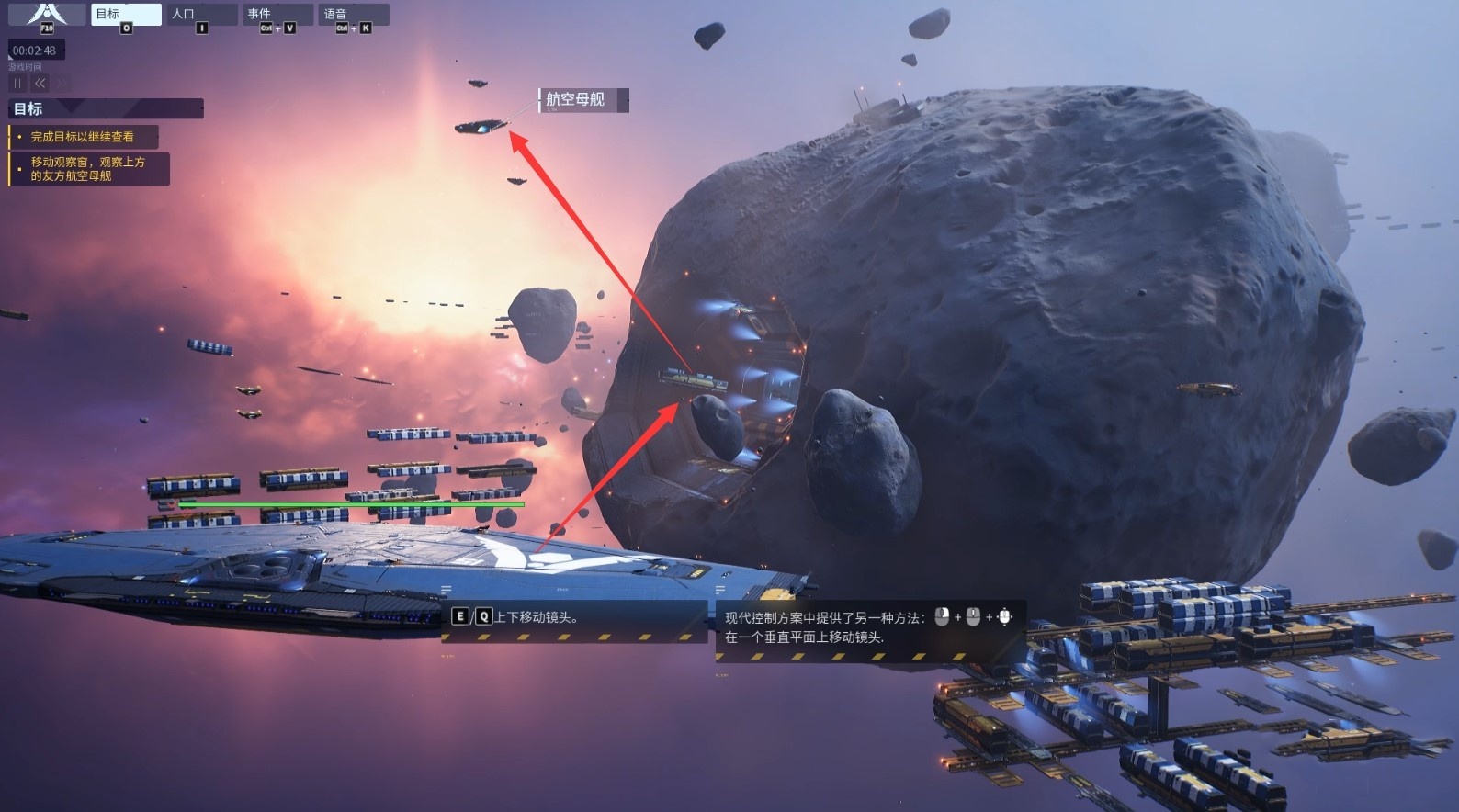
Task: Collapse the 目标 objectives panel header
Action: point(106,109)
